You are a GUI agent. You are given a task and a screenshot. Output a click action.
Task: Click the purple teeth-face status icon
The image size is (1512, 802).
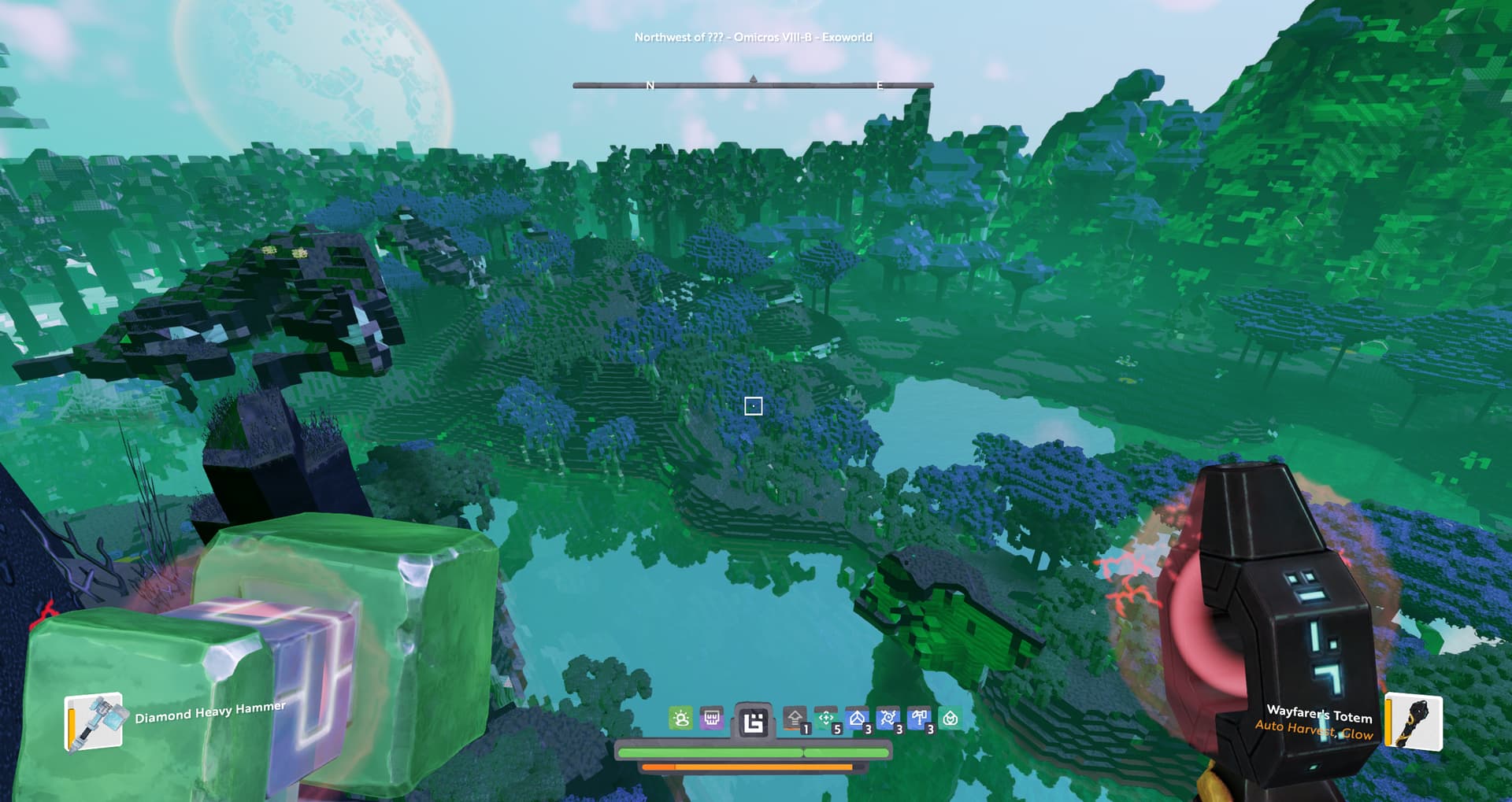coord(712,719)
